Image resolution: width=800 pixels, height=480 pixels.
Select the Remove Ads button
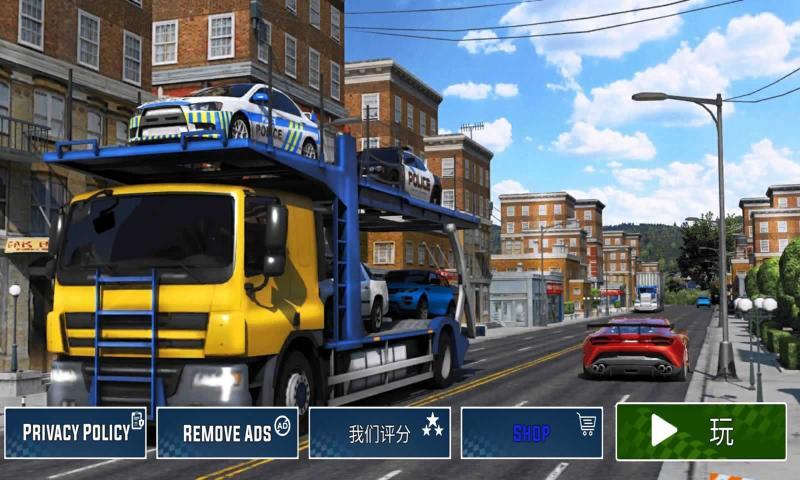click(x=227, y=432)
